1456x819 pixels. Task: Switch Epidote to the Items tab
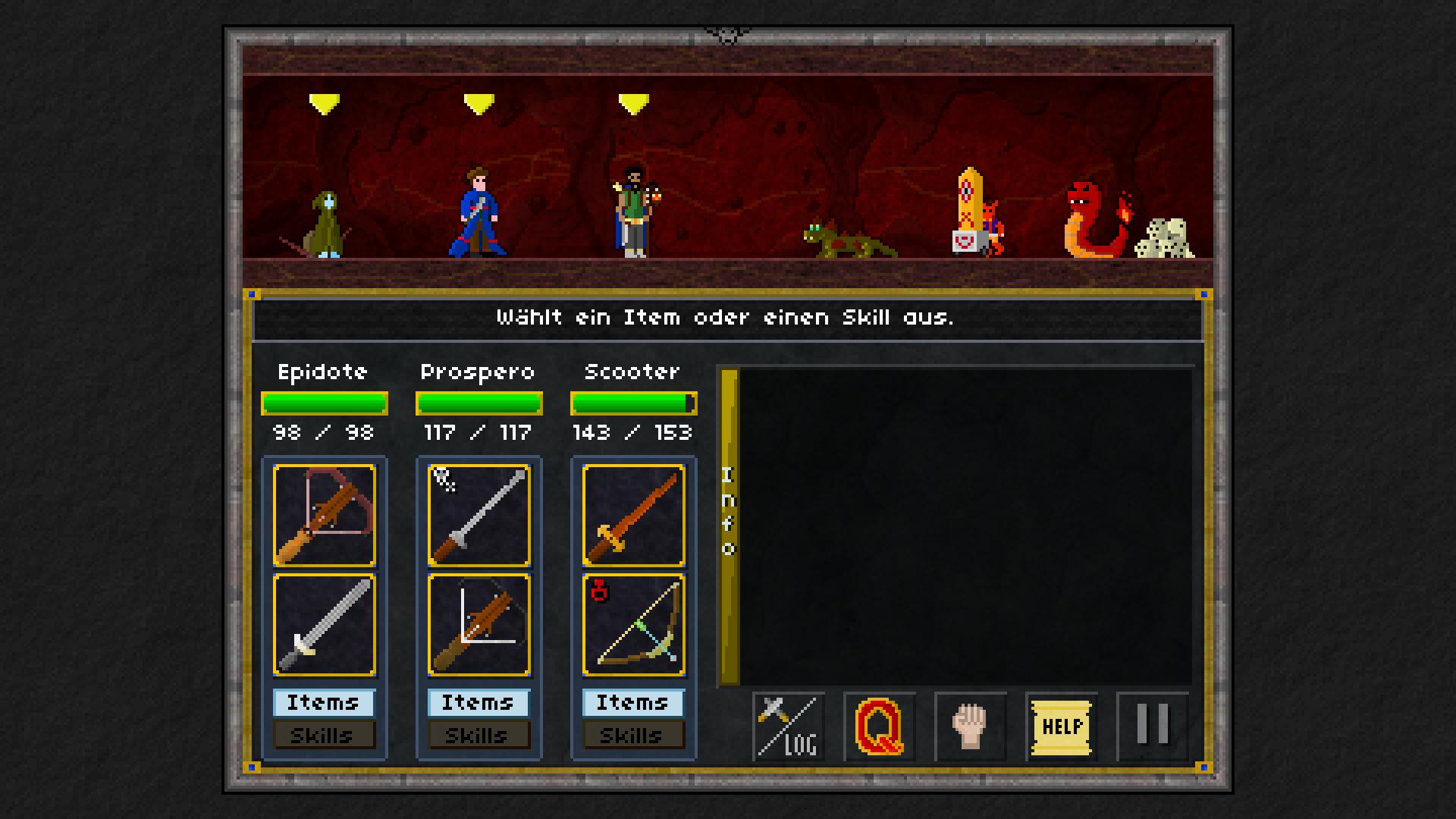pos(324,703)
